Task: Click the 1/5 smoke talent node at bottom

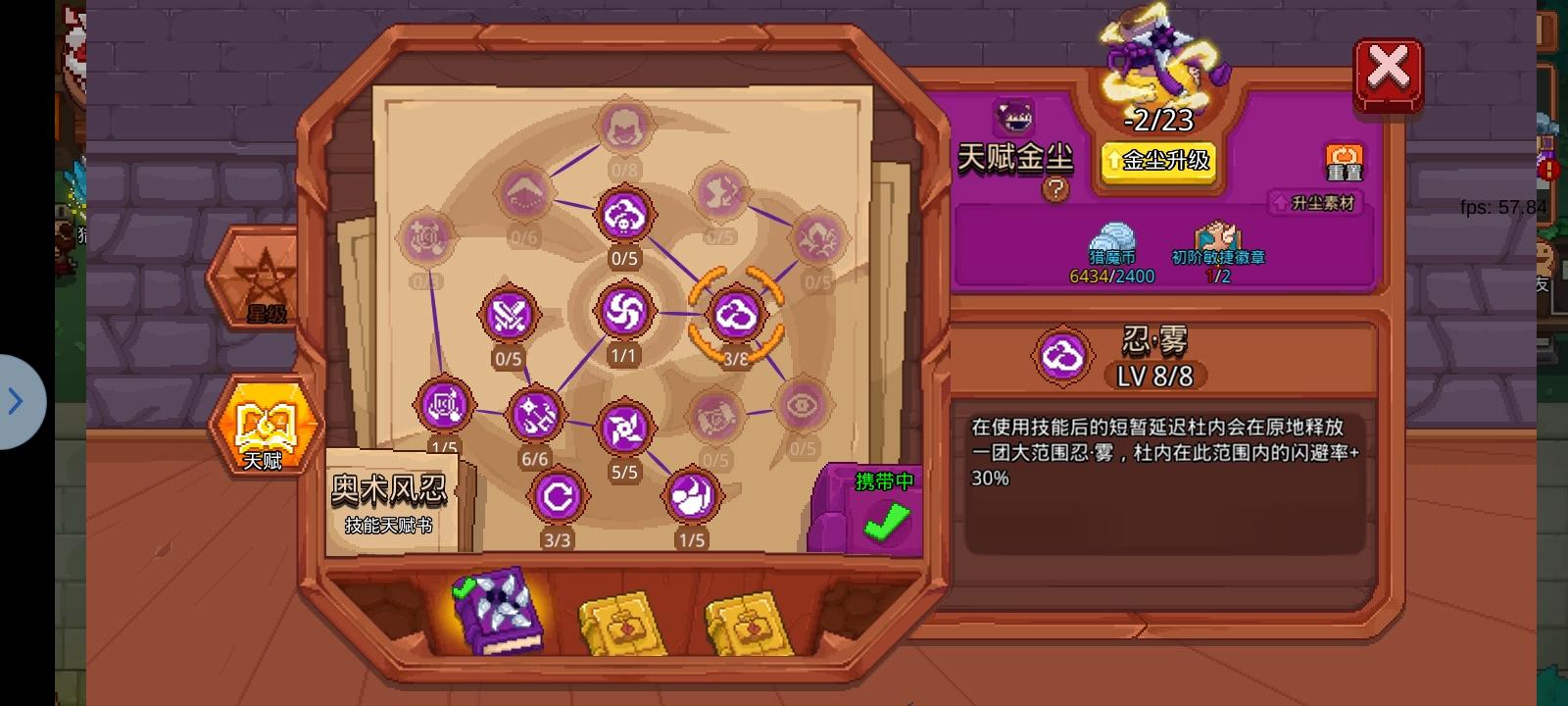Action: coord(693,496)
